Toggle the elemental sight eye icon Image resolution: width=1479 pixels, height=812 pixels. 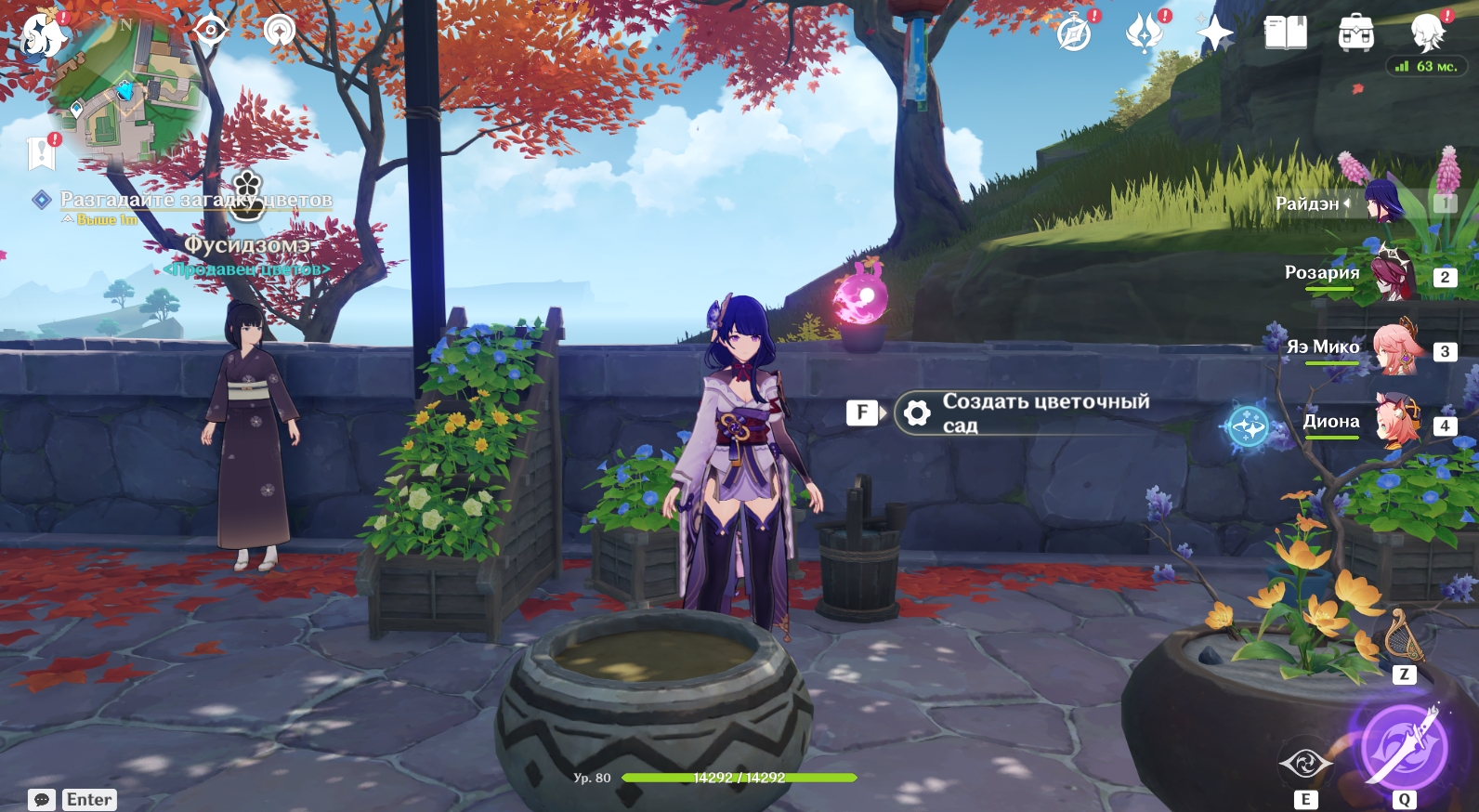click(211, 30)
